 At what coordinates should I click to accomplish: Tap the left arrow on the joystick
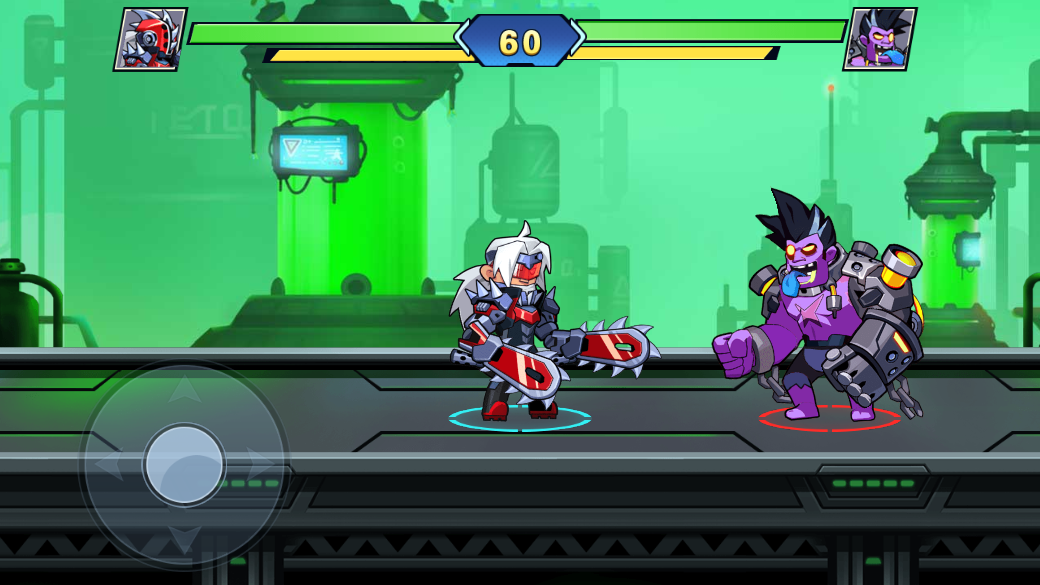(108, 464)
